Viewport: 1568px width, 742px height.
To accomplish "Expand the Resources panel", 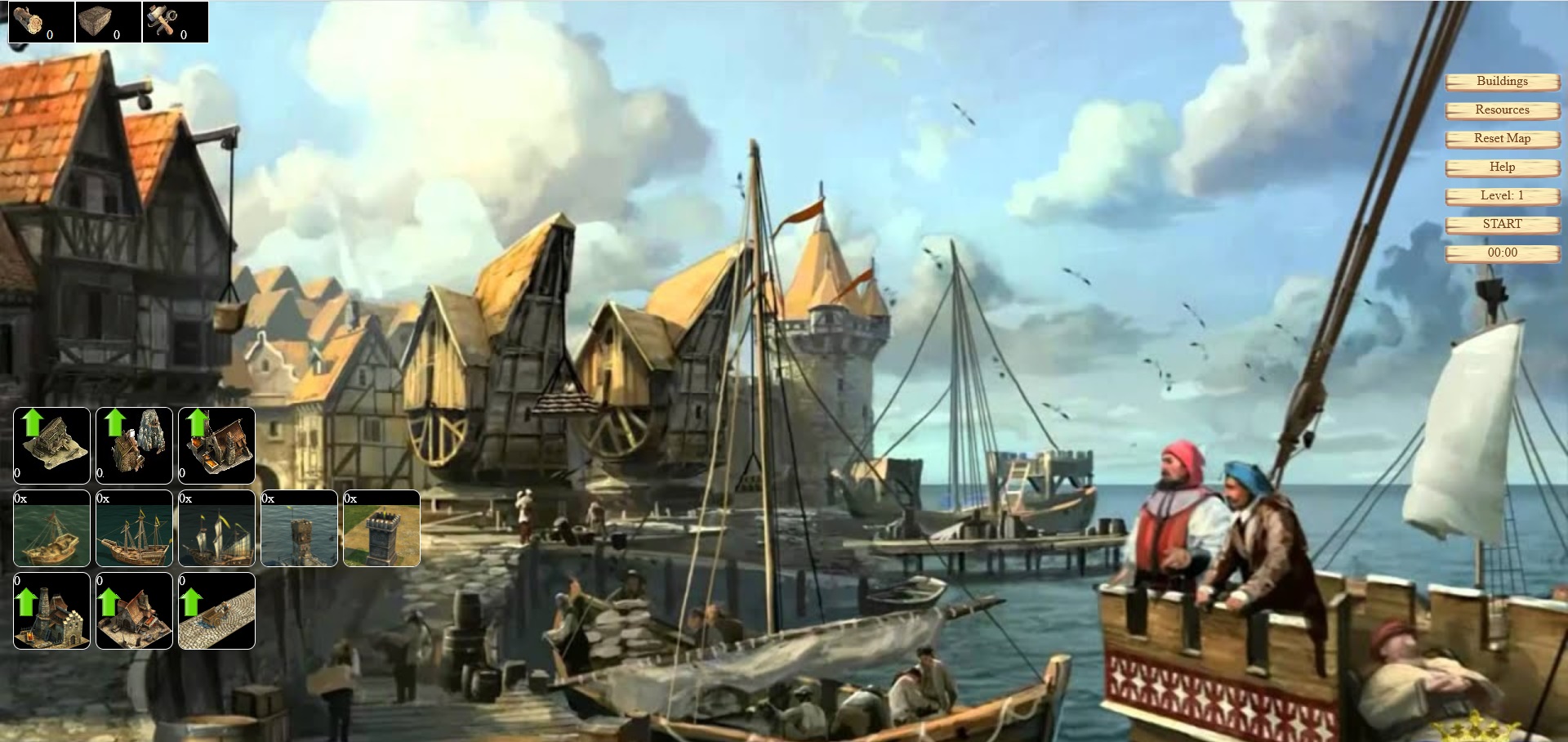I will pos(1503,110).
